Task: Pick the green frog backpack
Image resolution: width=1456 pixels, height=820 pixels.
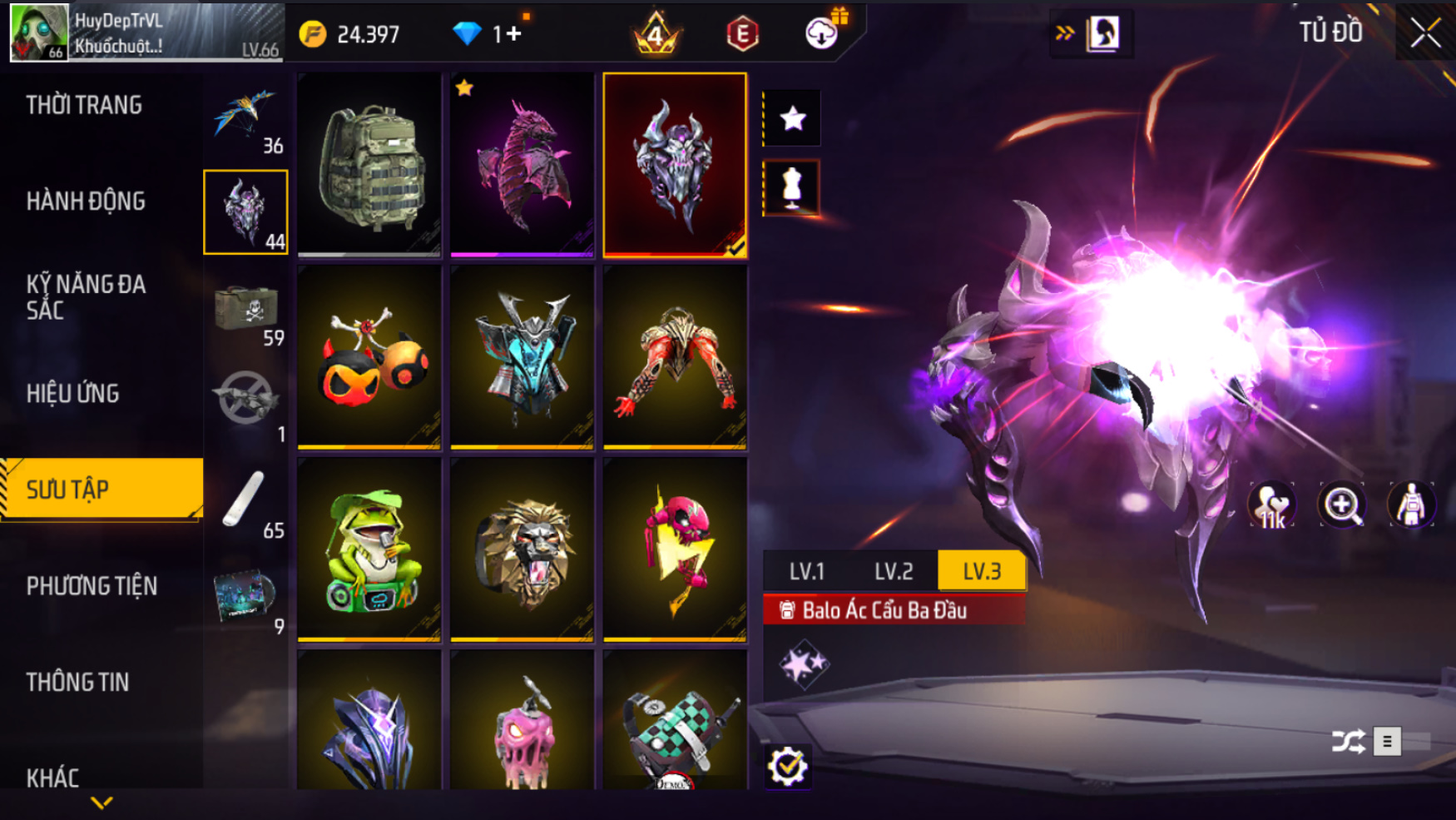Action: [369, 549]
